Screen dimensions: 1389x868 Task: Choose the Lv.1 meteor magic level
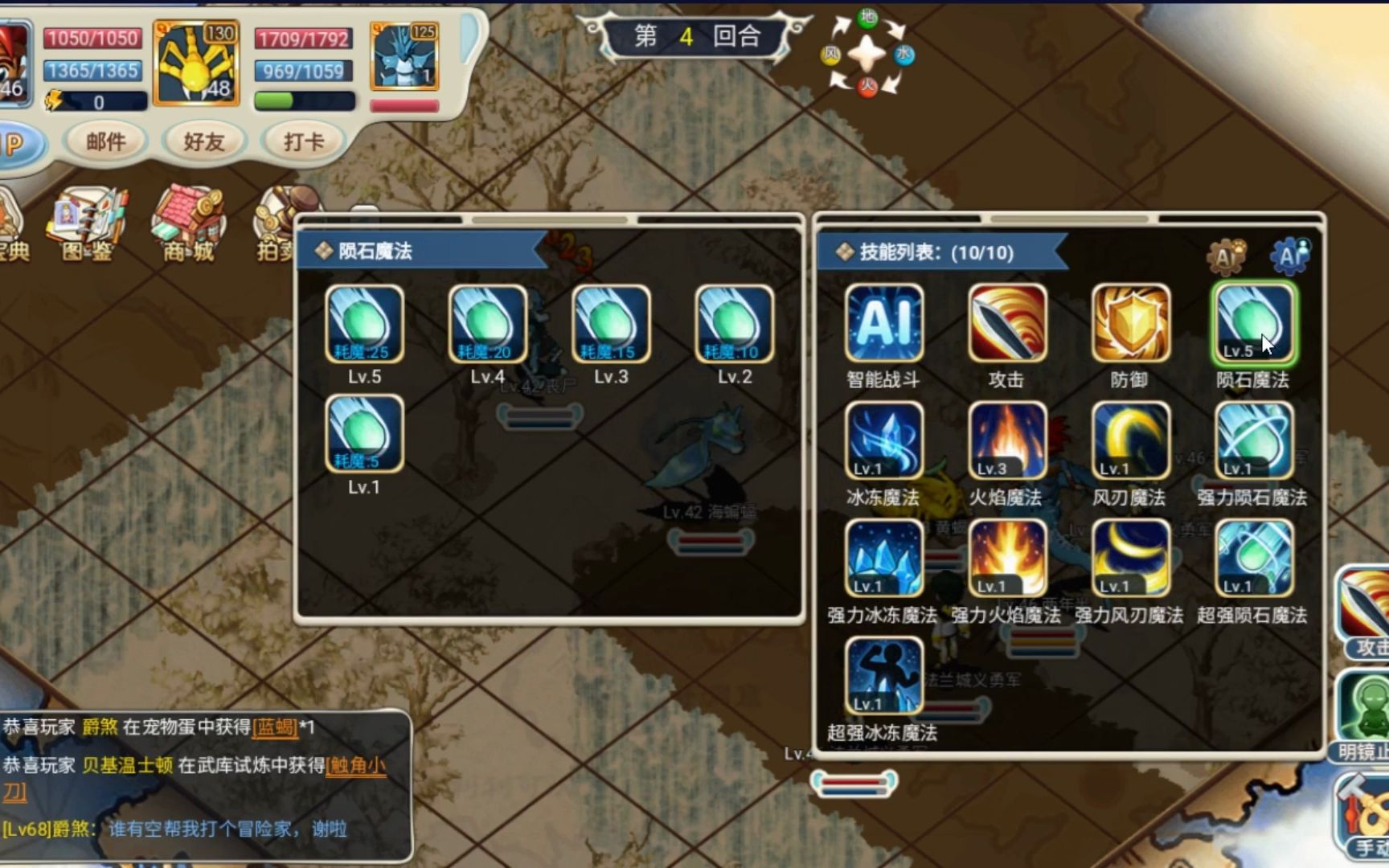pyautogui.click(x=364, y=434)
